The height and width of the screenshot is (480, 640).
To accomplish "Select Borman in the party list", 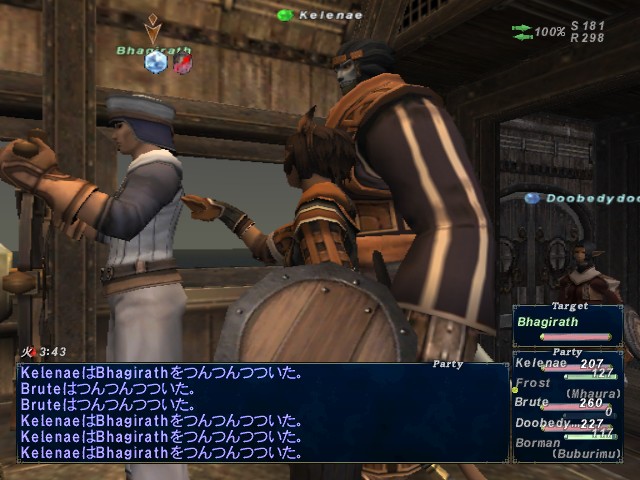I will point(536,440).
